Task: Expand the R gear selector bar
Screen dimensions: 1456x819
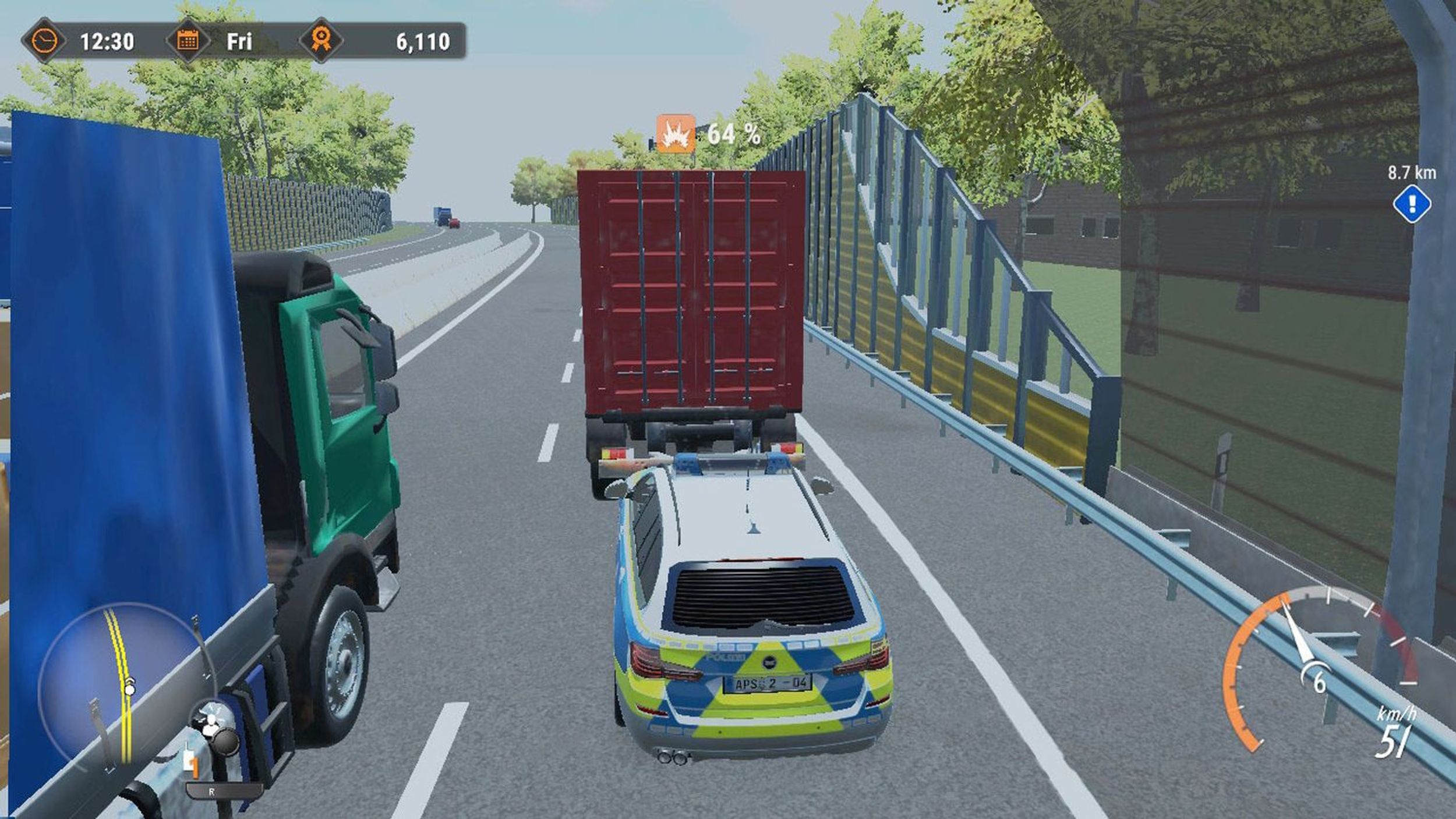Action: click(x=224, y=792)
